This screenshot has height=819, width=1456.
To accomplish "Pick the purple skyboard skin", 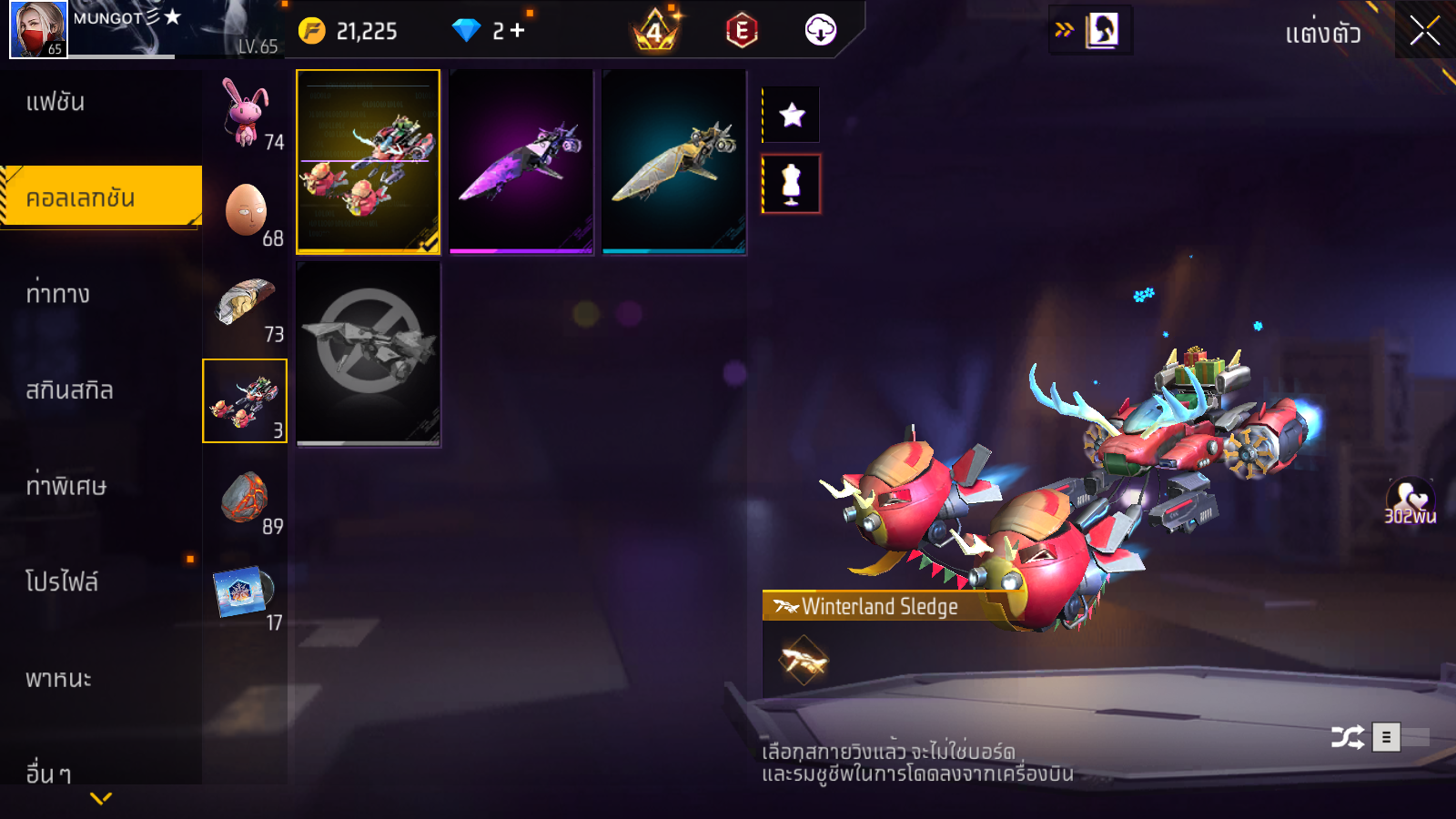I will click(x=521, y=161).
